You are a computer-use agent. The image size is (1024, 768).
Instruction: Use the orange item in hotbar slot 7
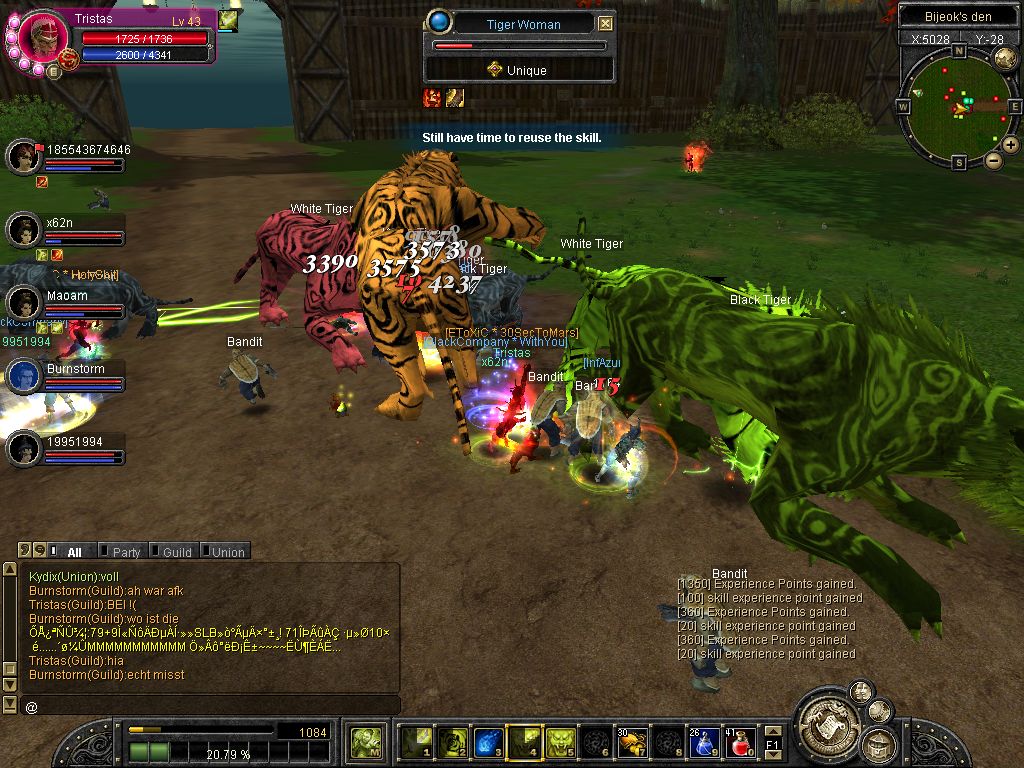pyautogui.click(x=631, y=742)
